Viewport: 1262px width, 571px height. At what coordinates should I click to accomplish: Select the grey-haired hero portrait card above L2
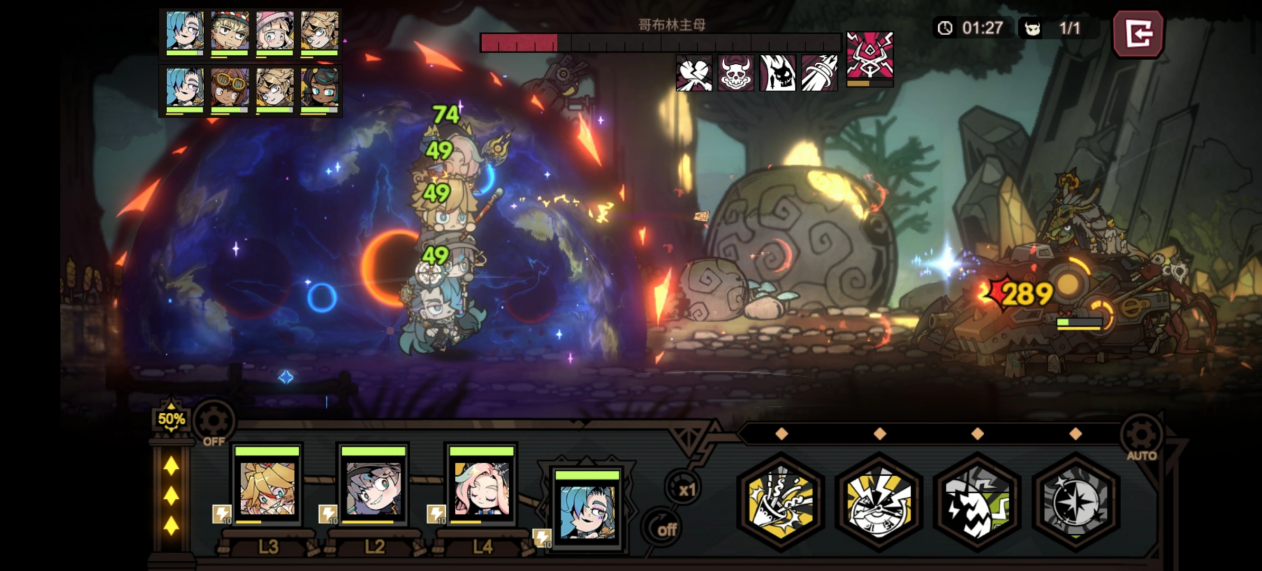click(373, 485)
